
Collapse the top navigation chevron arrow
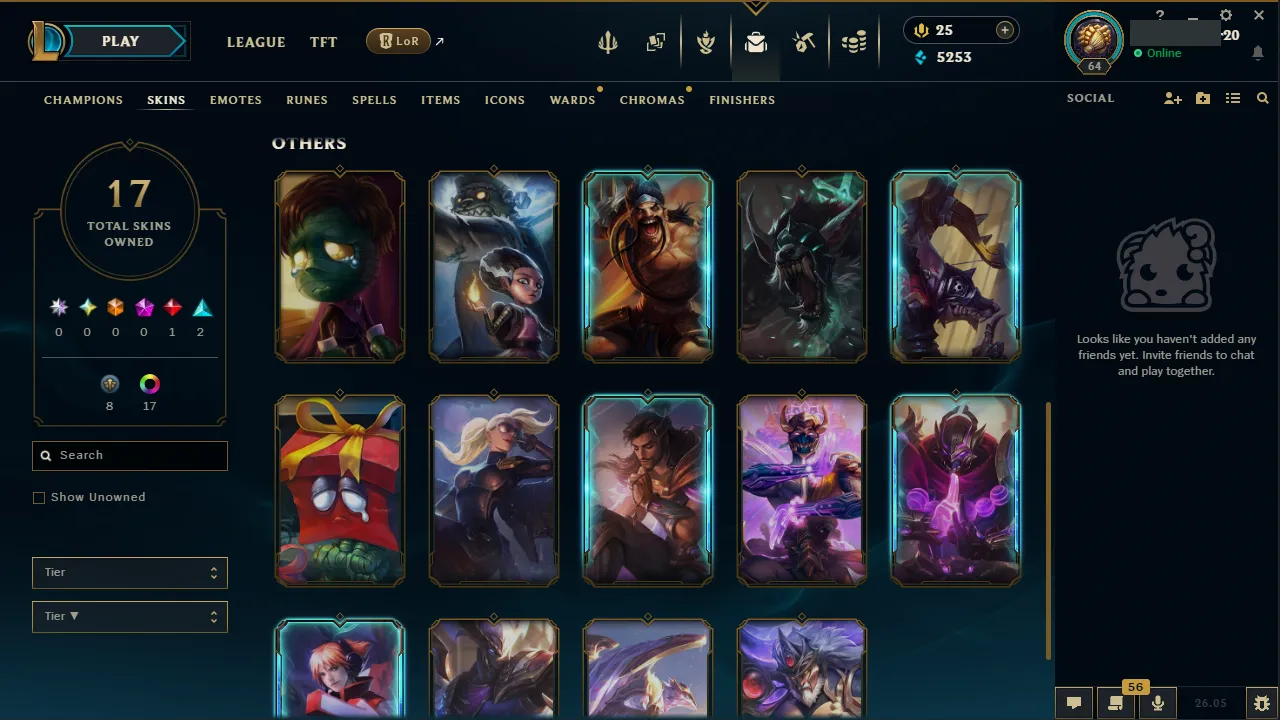point(756,8)
